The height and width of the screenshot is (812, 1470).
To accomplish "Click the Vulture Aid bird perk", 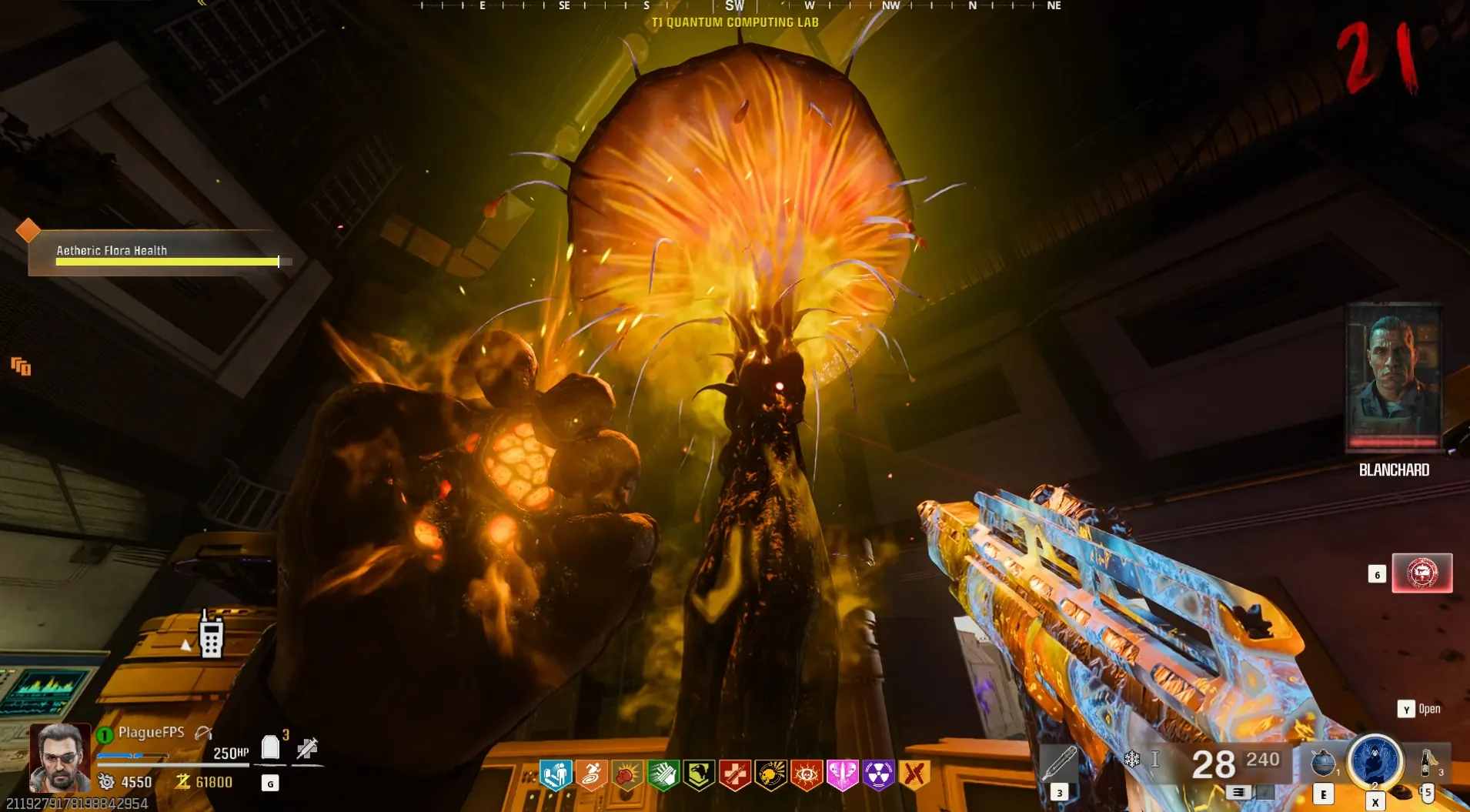I will coord(699,775).
